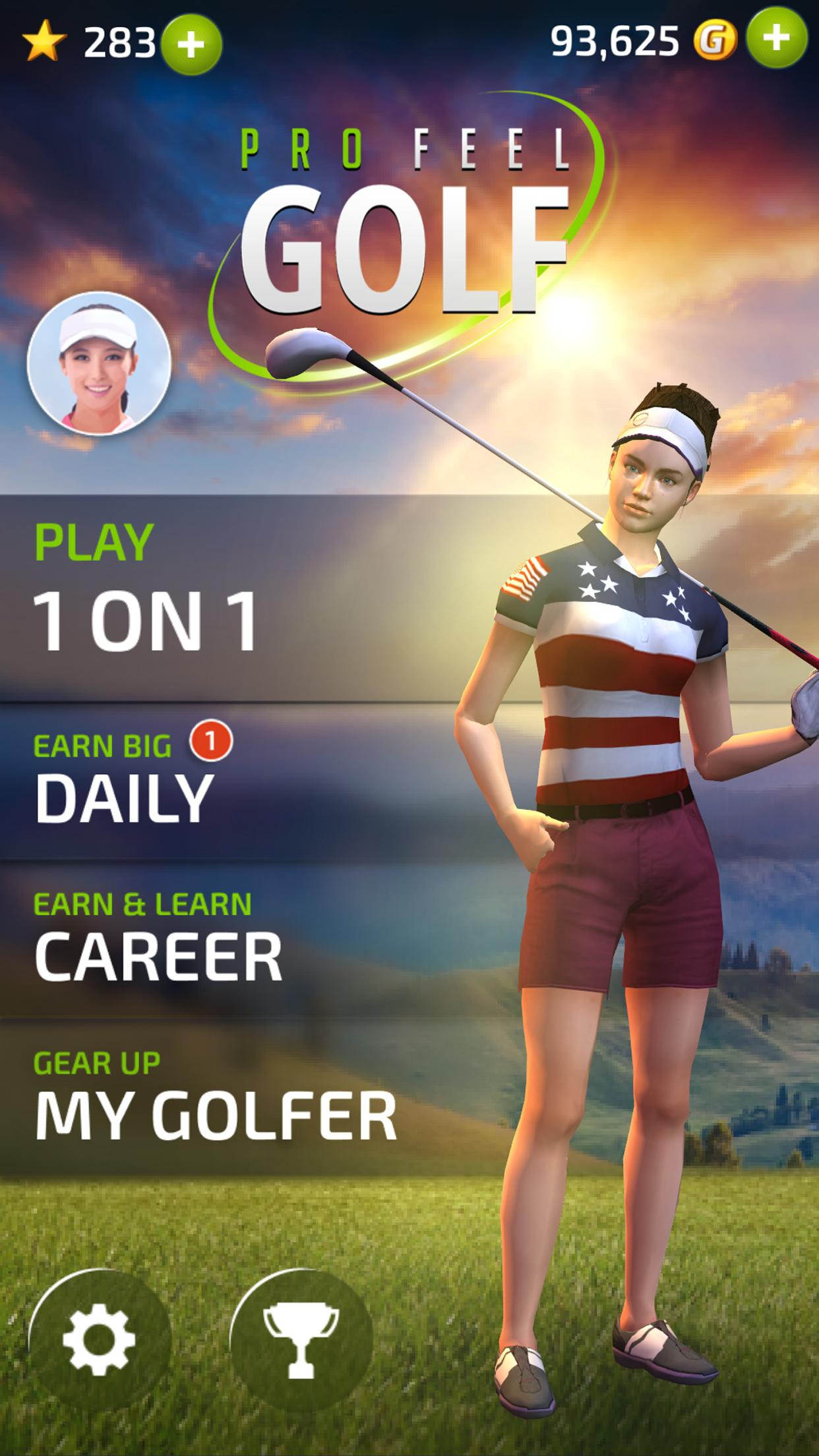Enter Career mode

158,940
